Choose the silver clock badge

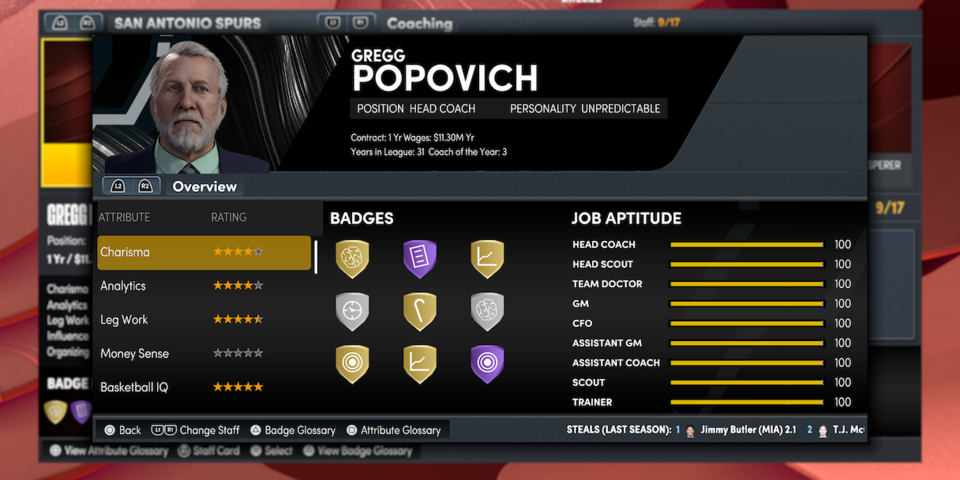[352, 311]
